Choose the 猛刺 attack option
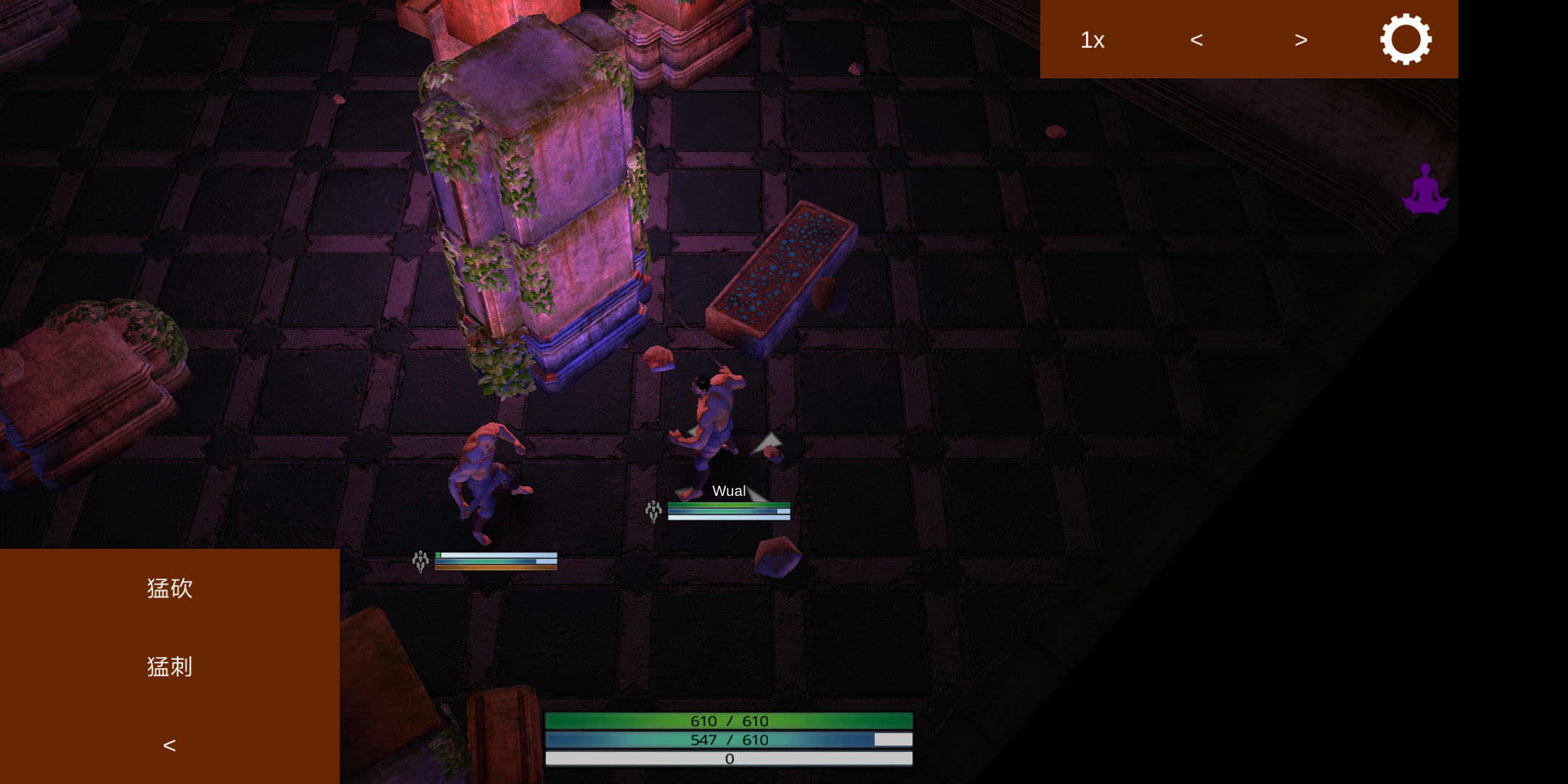 pyautogui.click(x=169, y=666)
